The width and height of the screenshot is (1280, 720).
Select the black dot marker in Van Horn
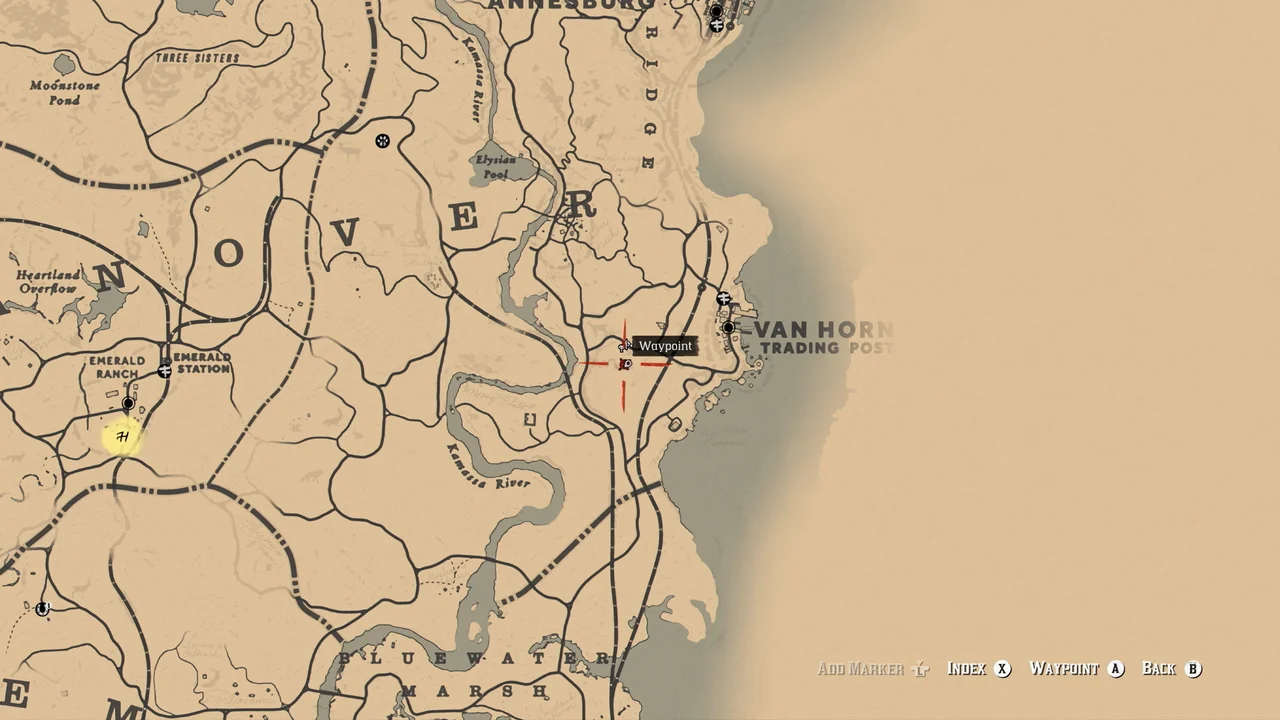pyautogui.click(x=727, y=328)
